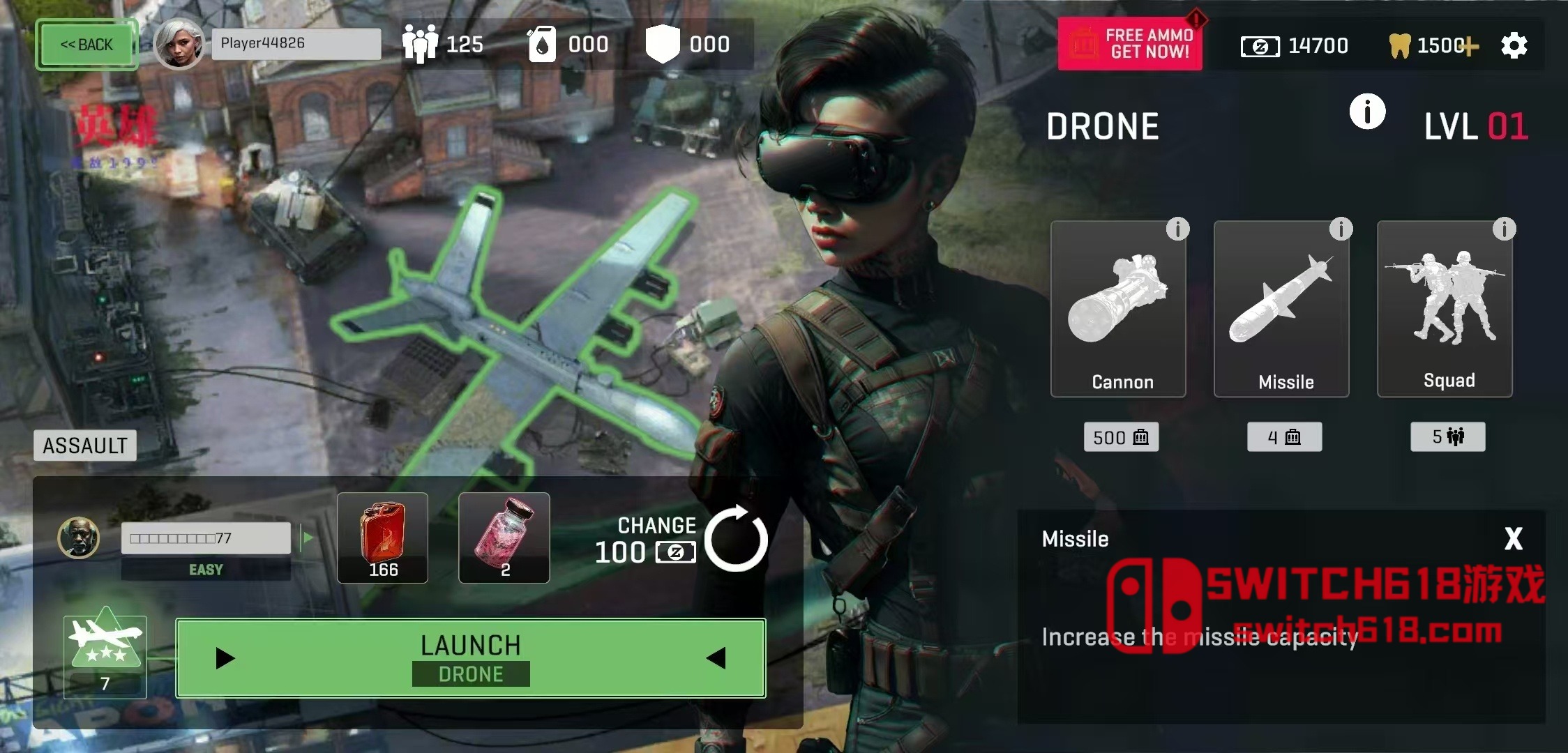Close the Missile description panel
1568x753 pixels.
[1513, 538]
